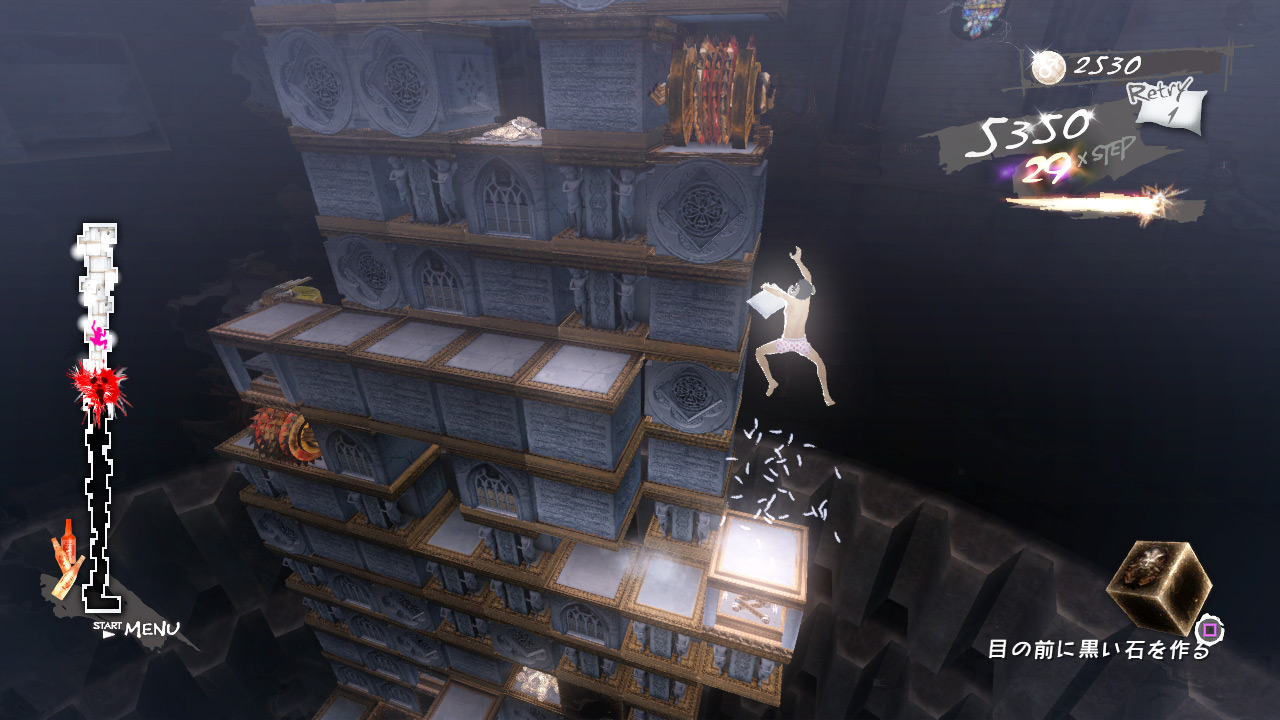Use the black stone item cube

point(1158,586)
